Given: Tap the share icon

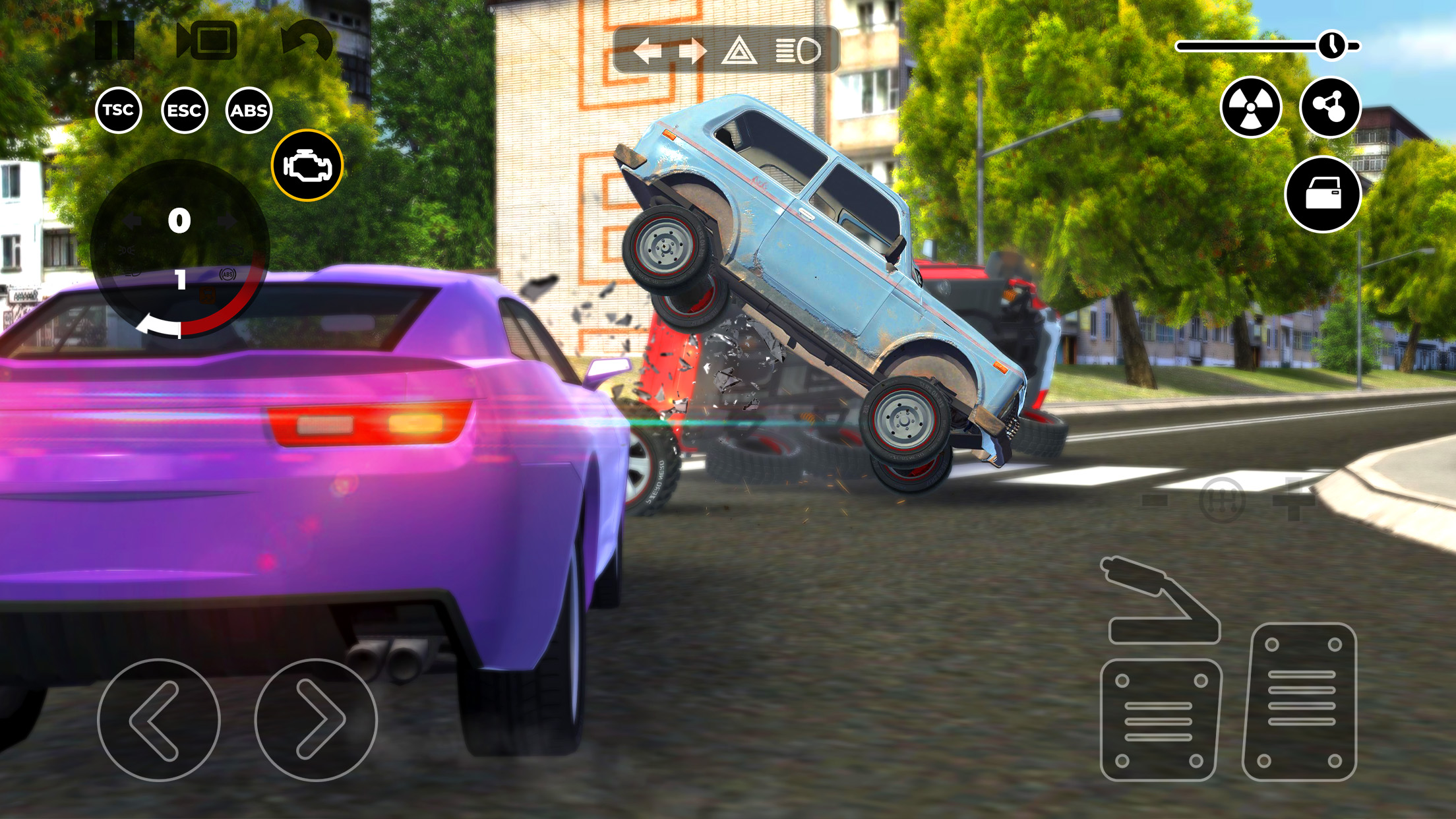Looking at the screenshot, I should [1330, 109].
